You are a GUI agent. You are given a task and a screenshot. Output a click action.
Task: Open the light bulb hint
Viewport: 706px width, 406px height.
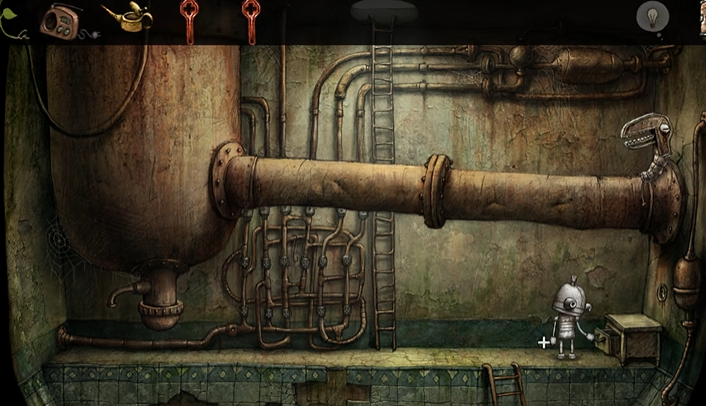tap(652, 17)
